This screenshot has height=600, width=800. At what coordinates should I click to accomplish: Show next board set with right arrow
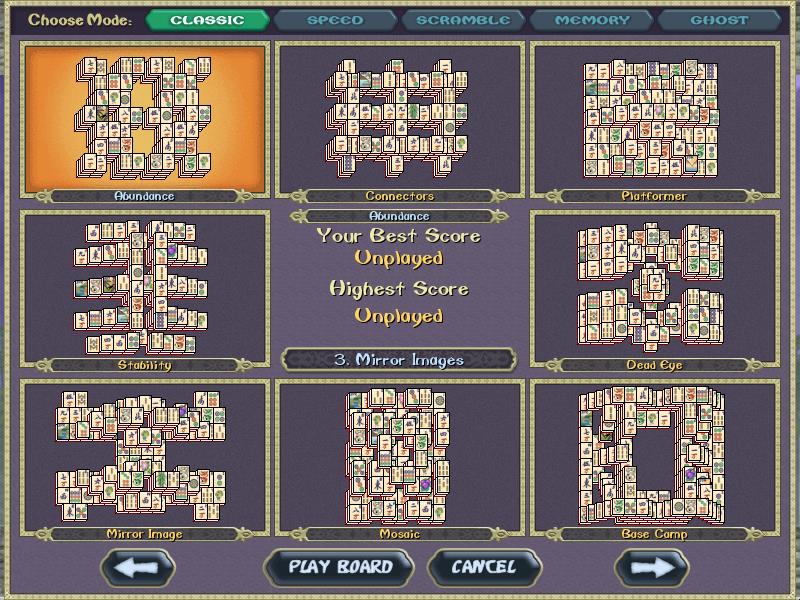(x=652, y=567)
